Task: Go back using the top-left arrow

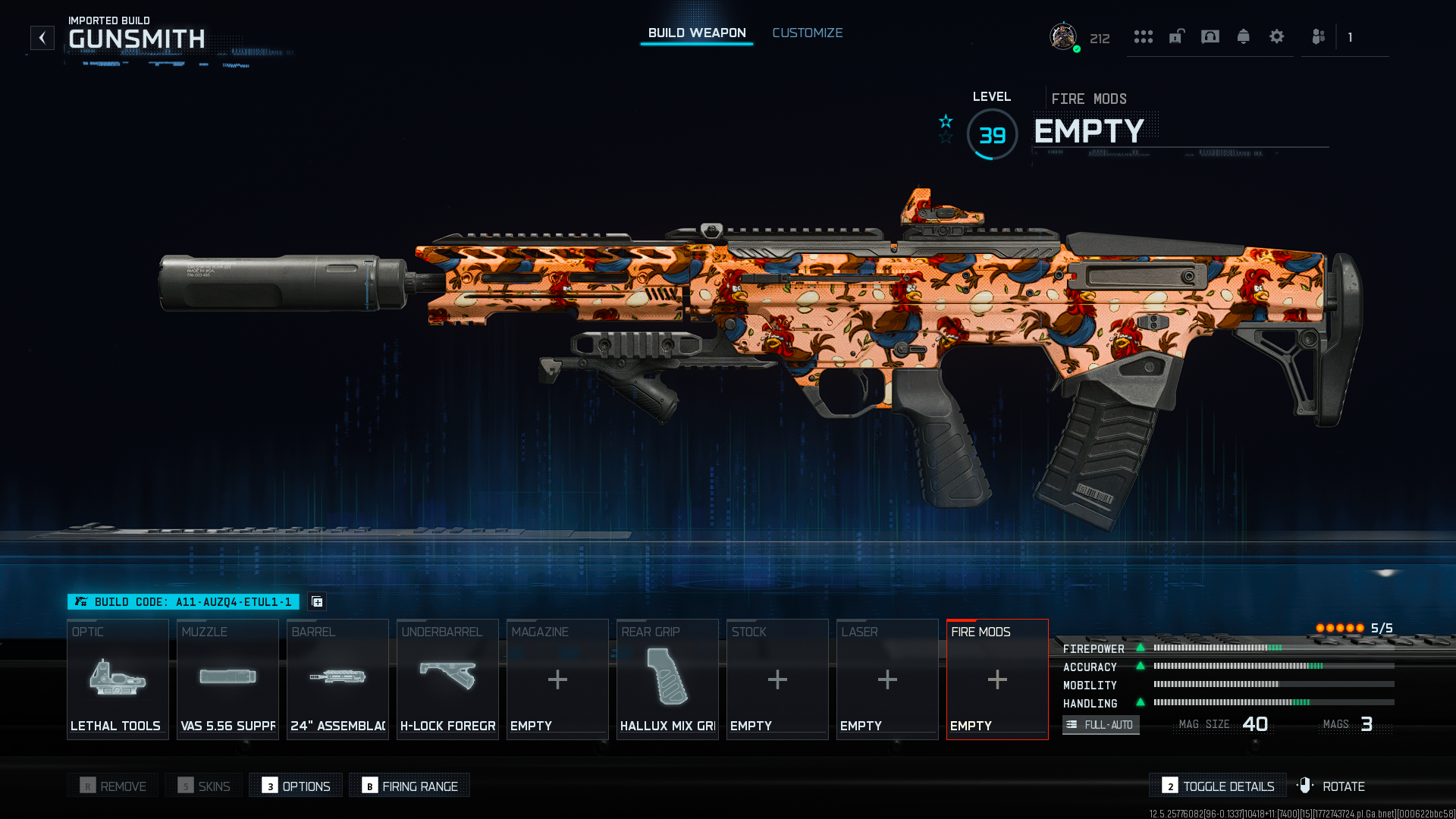Action: tap(42, 38)
